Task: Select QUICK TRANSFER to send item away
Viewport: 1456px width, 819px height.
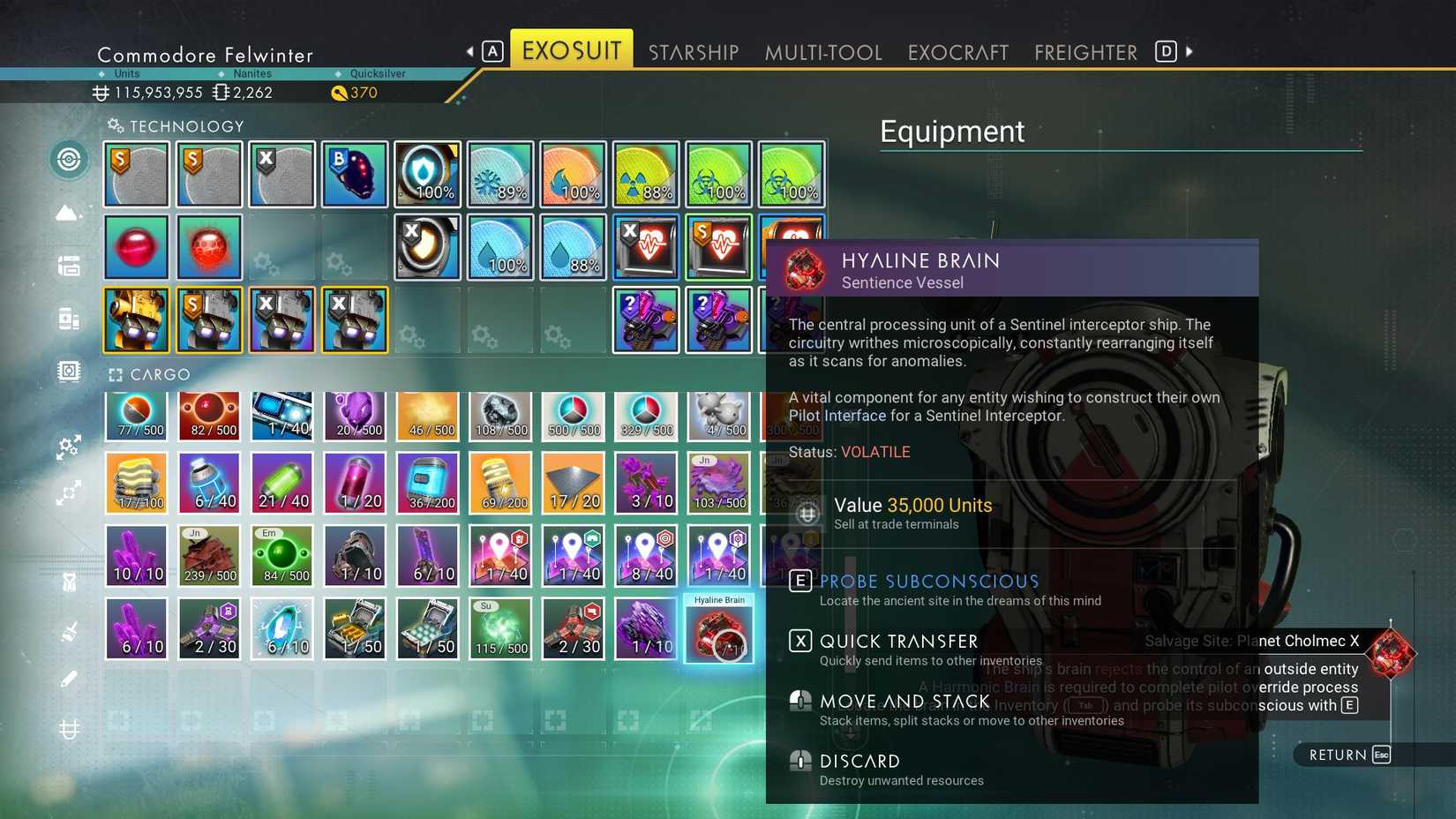Action: 897,641
